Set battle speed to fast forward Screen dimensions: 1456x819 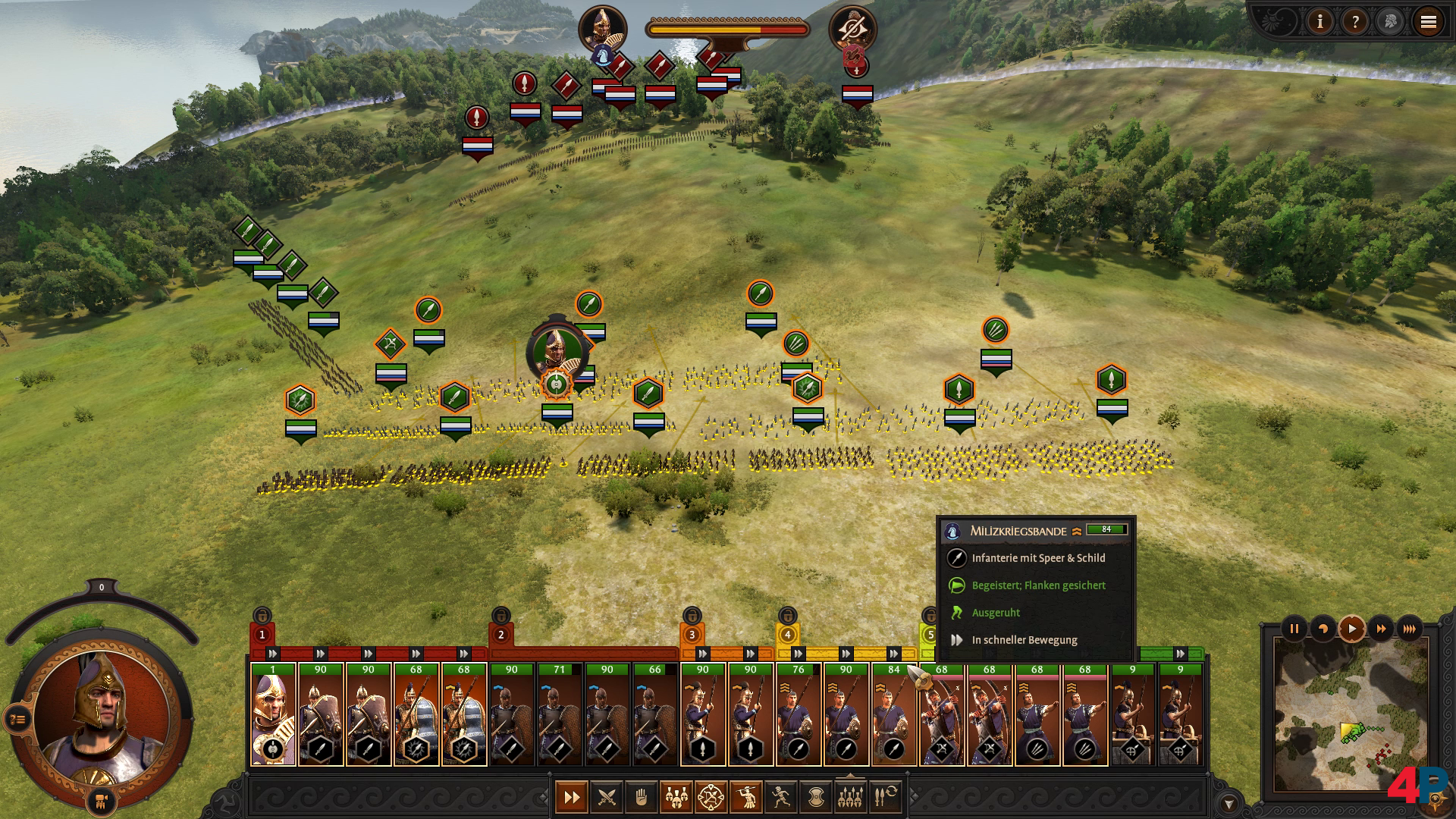1381,629
